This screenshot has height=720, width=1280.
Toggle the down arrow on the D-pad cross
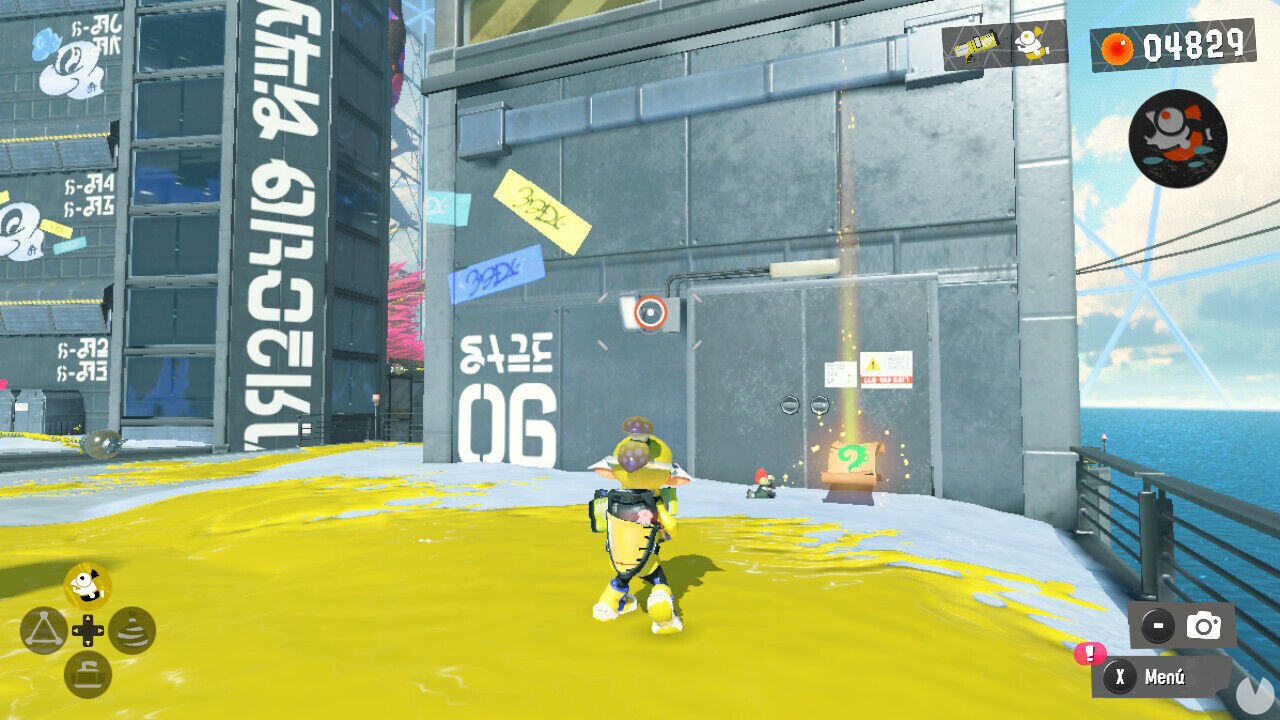[x=87, y=643]
